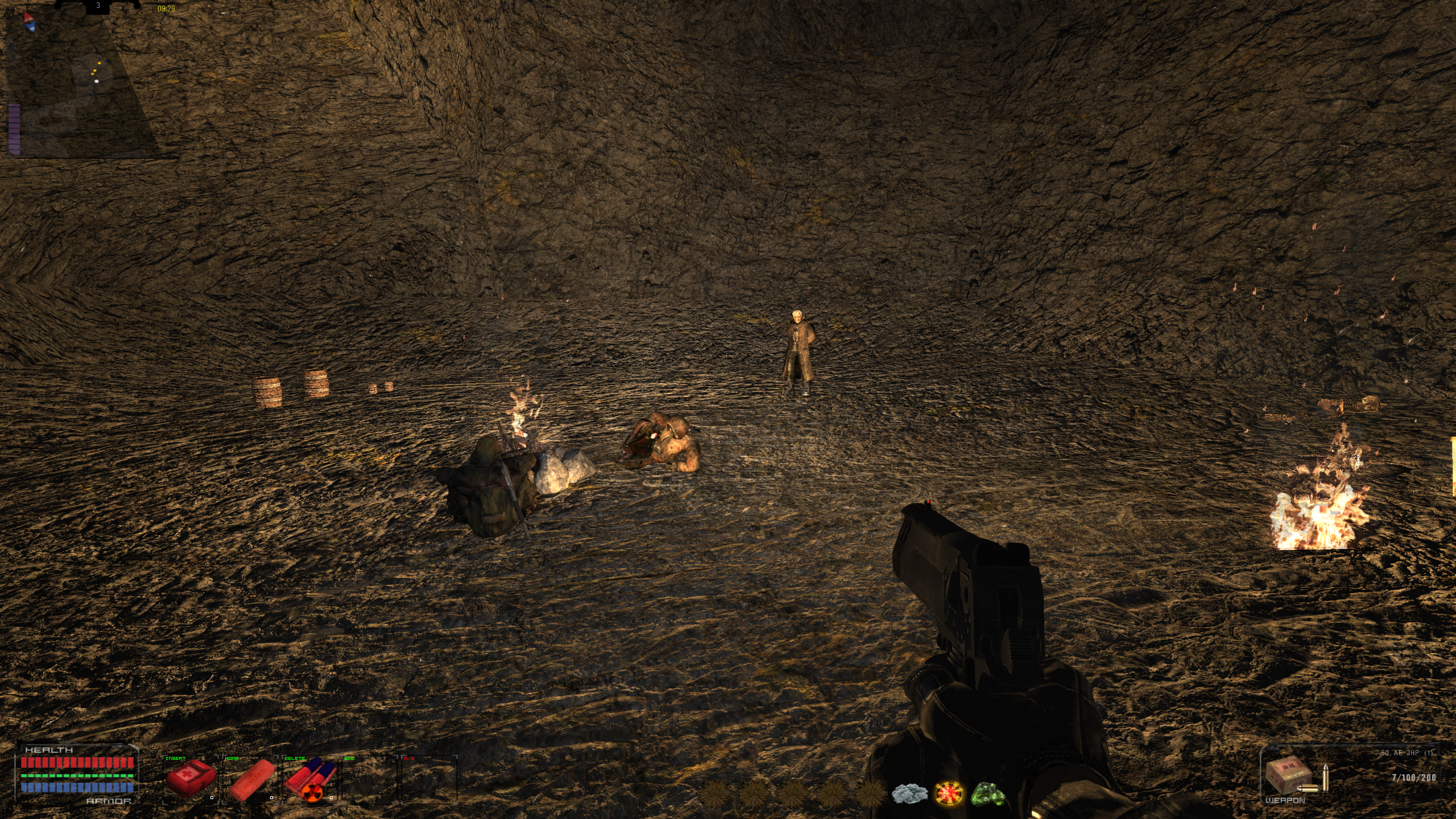Select the red medkit quick slot
The height and width of the screenshot is (819, 1456).
pyautogui.click(x=190, y=779)
